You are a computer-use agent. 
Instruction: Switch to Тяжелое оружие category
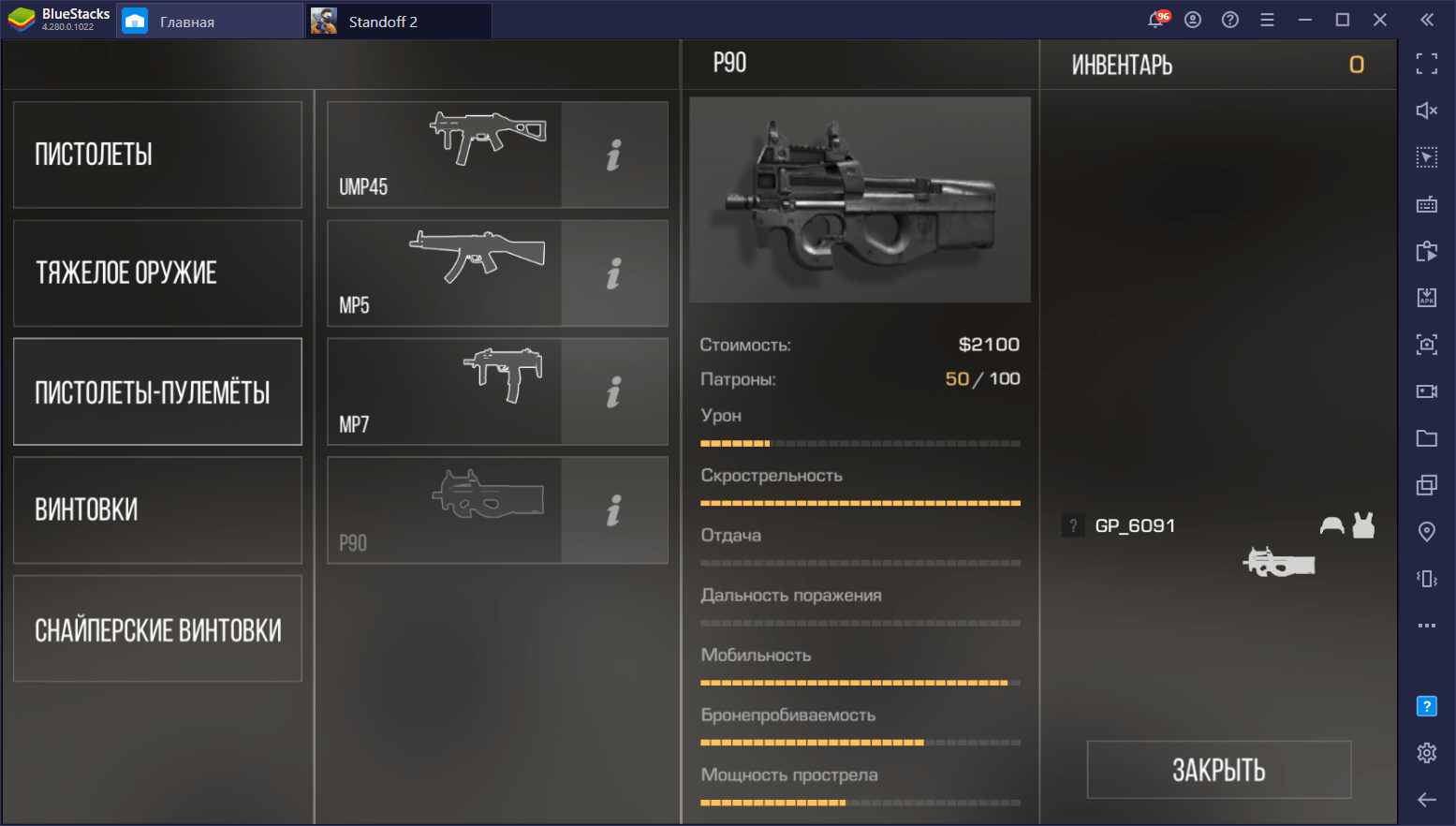coord(157,273)
